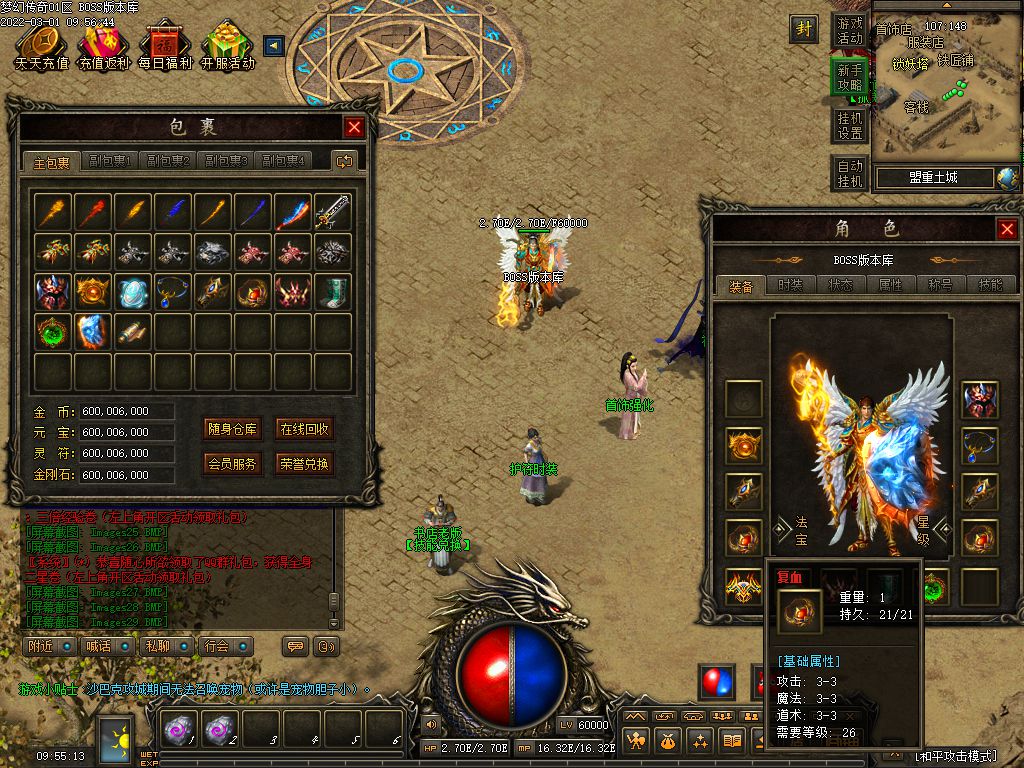Choose the 荣誉兑换 honor exchange button
Screen dimensions: 1024x768
click(x=304, y=464)
